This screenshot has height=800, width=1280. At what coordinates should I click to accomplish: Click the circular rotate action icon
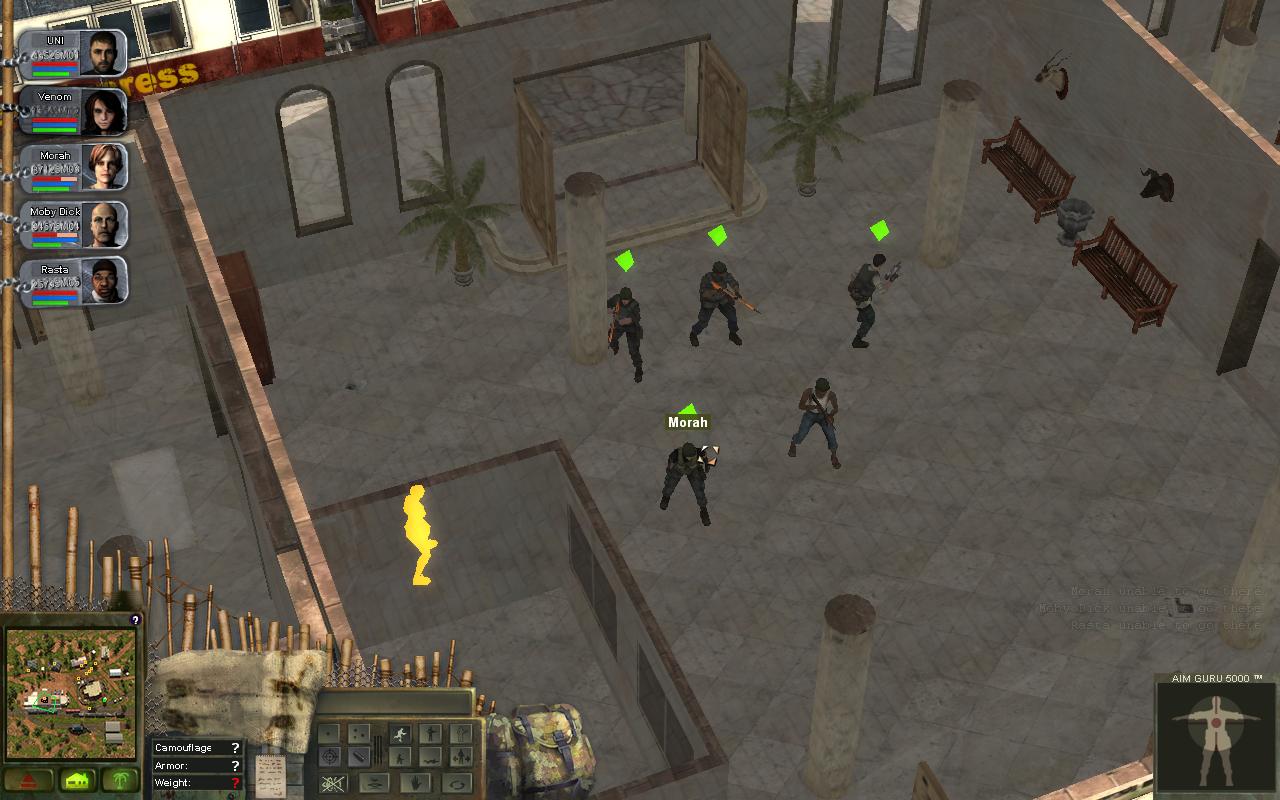point(457,784)
